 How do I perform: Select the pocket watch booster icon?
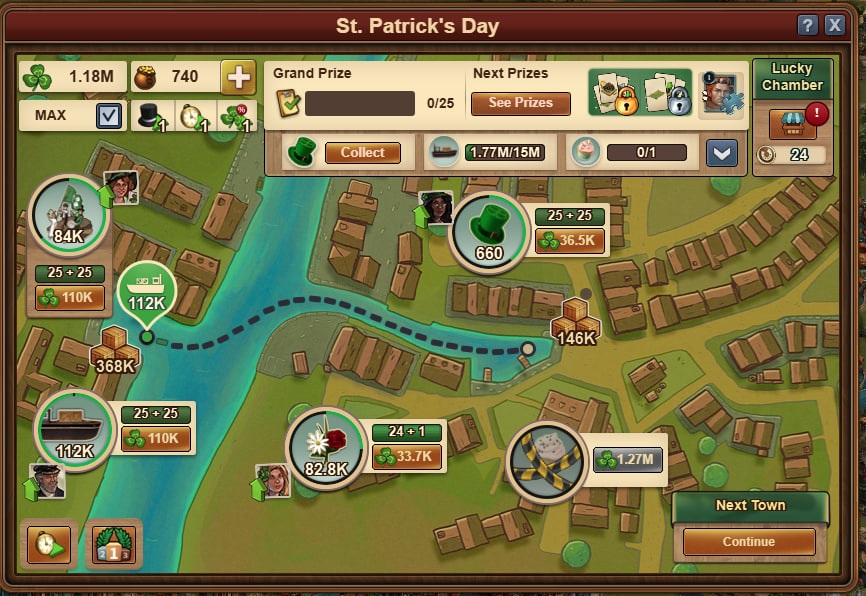pos(192,116)
